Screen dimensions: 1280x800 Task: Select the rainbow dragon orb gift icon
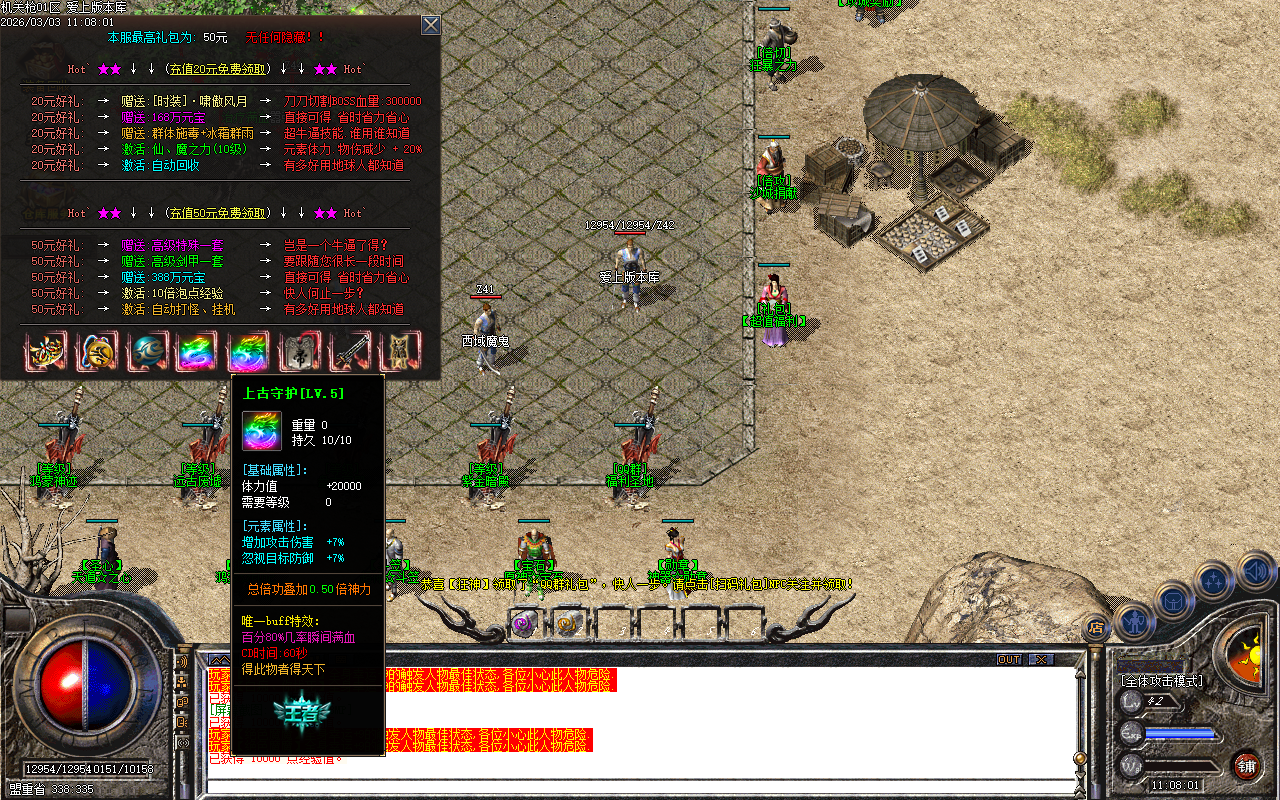click(x=248, y=351)
